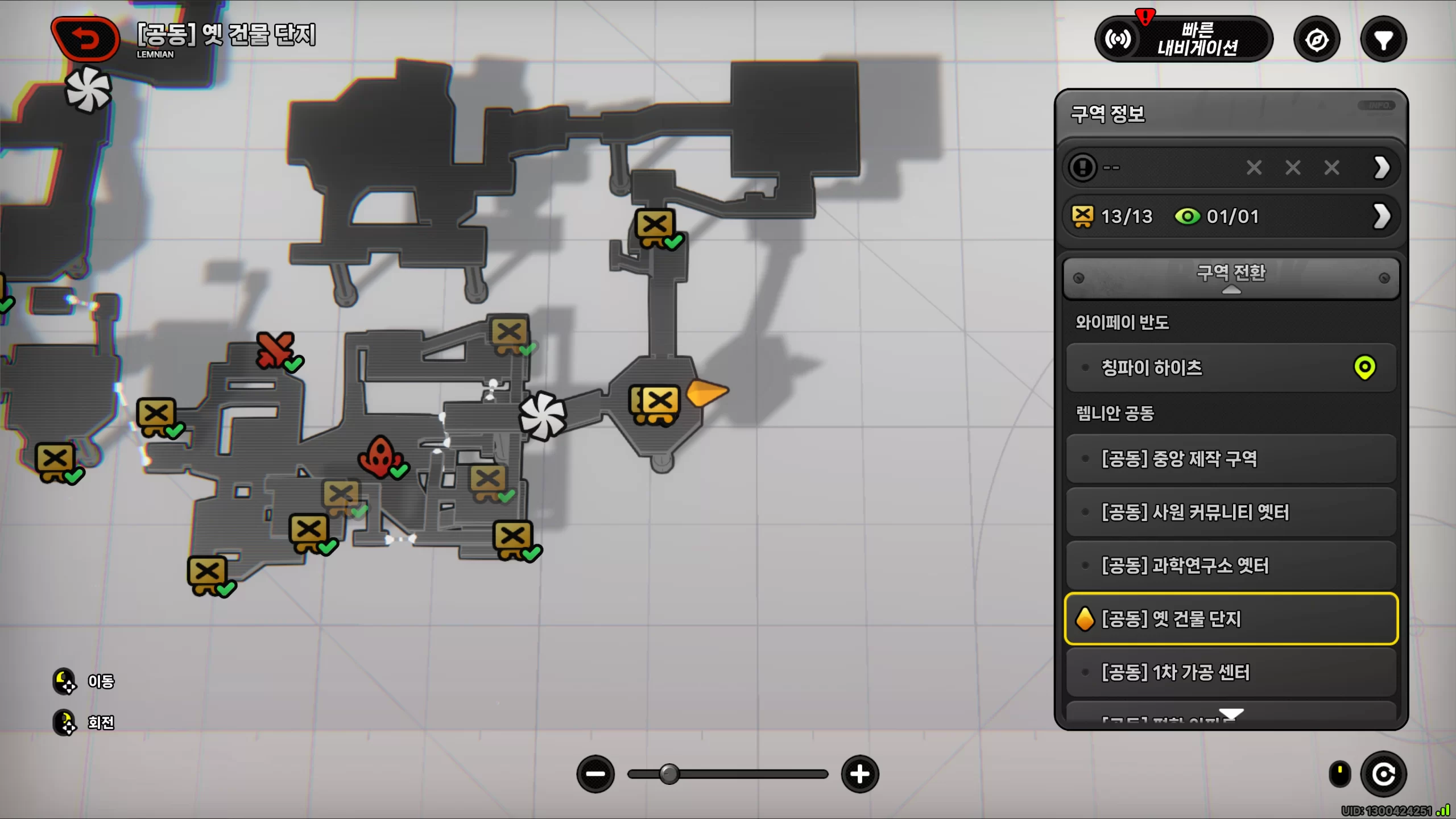Open the map marker filter funnel
The height and width of the screenshot is (819, 1456).
click(x=1383, y=40)
